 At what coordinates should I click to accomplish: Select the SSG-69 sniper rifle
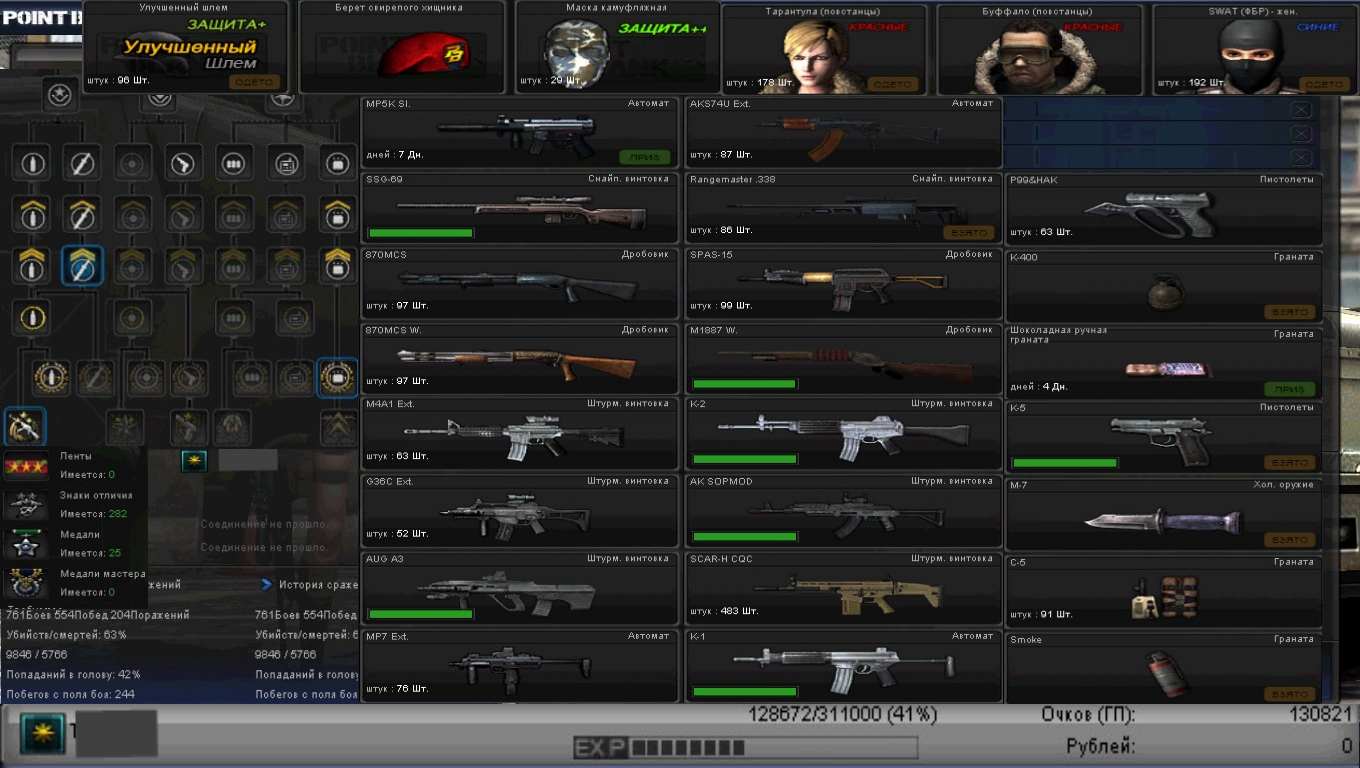(x=520, y=209)
